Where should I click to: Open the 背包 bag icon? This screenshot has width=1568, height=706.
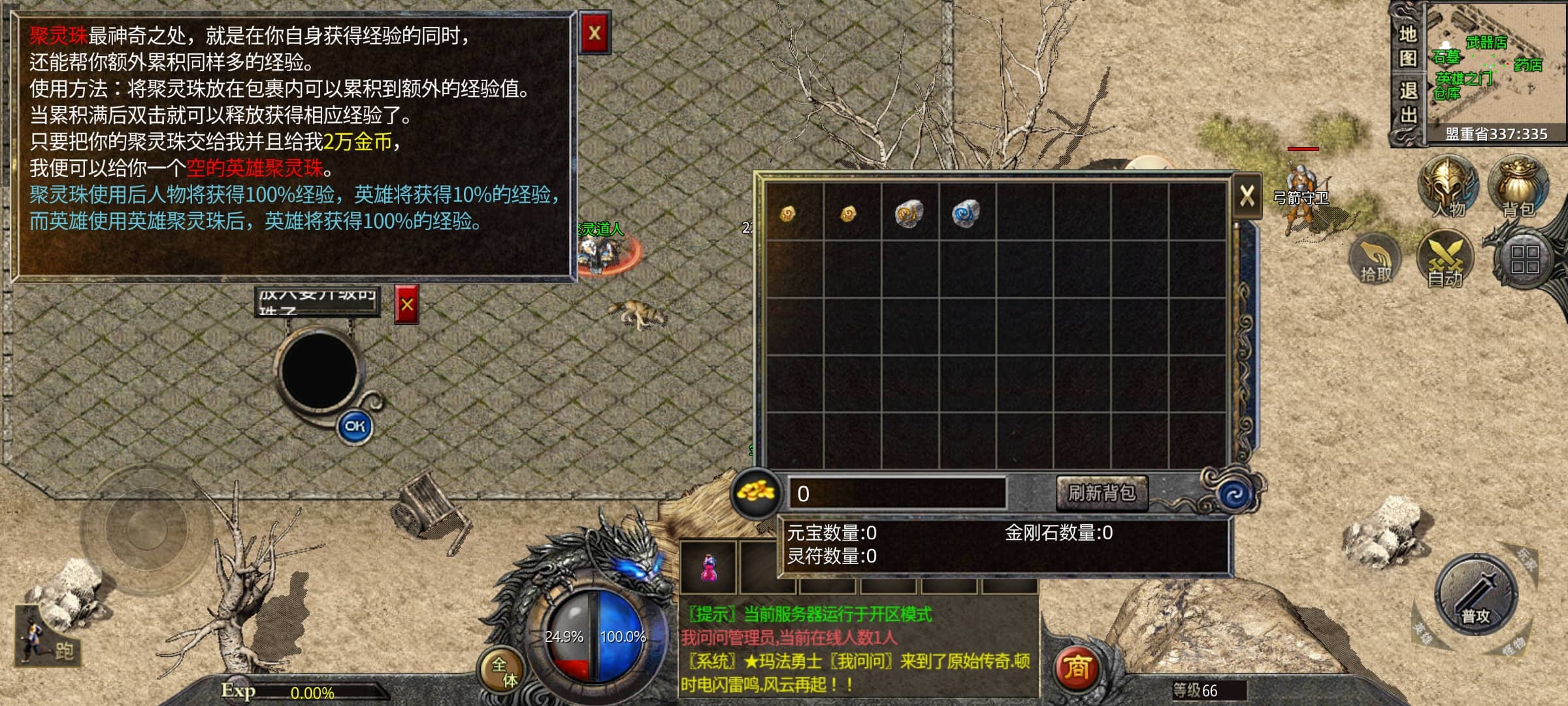1518,186
